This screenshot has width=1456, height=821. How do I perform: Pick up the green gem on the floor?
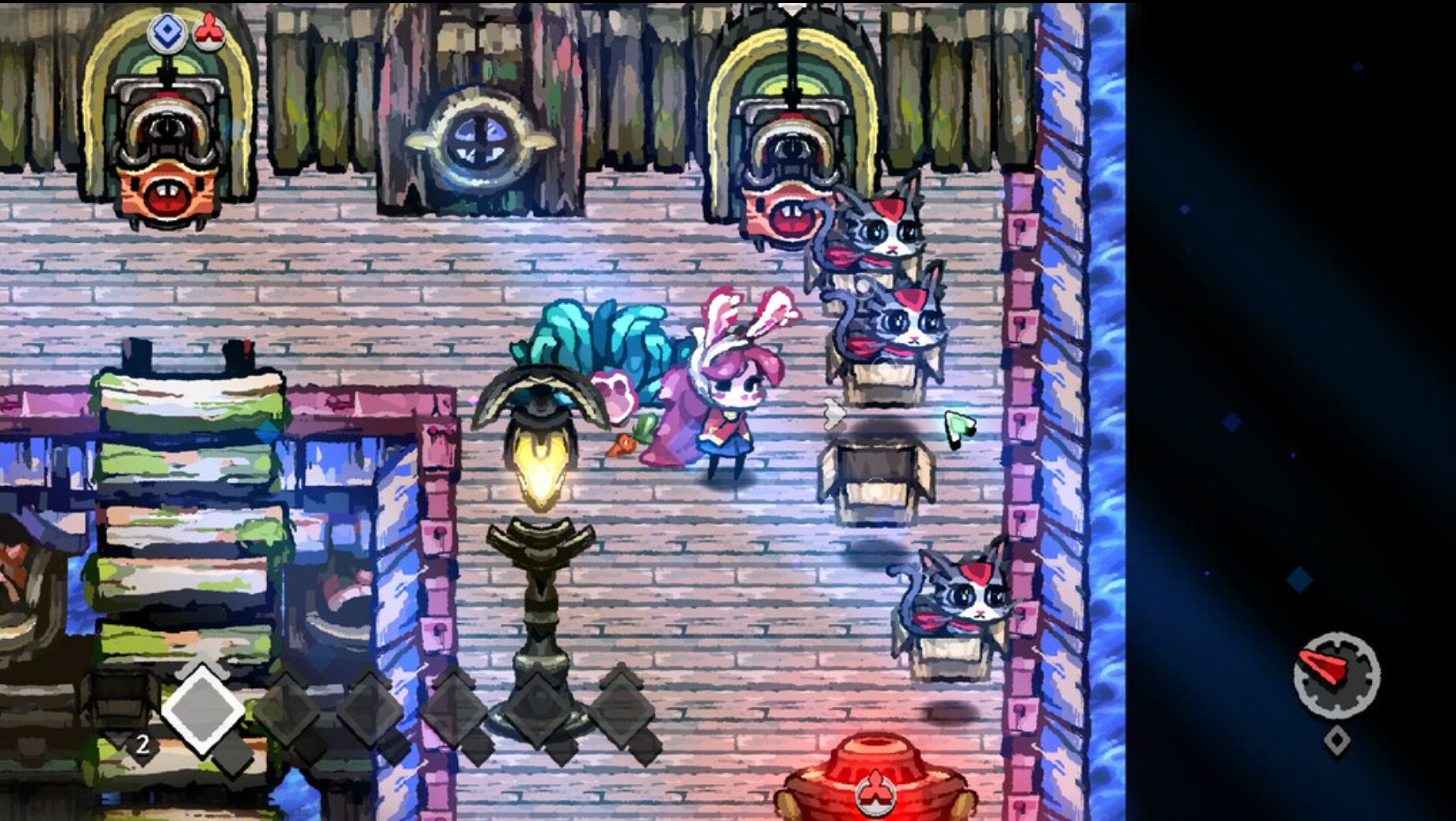click(x=959, y=424)
